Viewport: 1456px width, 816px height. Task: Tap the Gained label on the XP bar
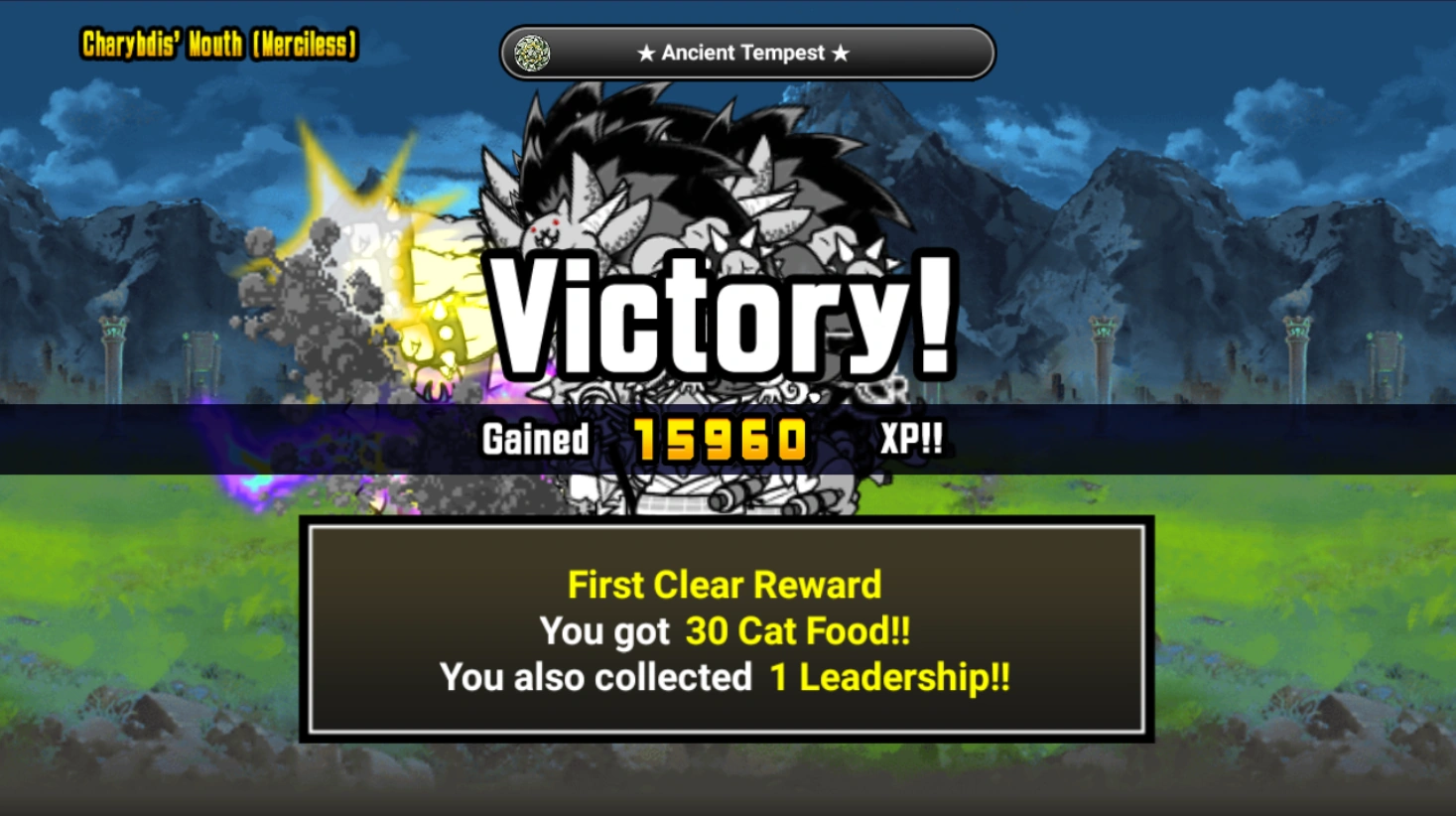tap(534, 438)
